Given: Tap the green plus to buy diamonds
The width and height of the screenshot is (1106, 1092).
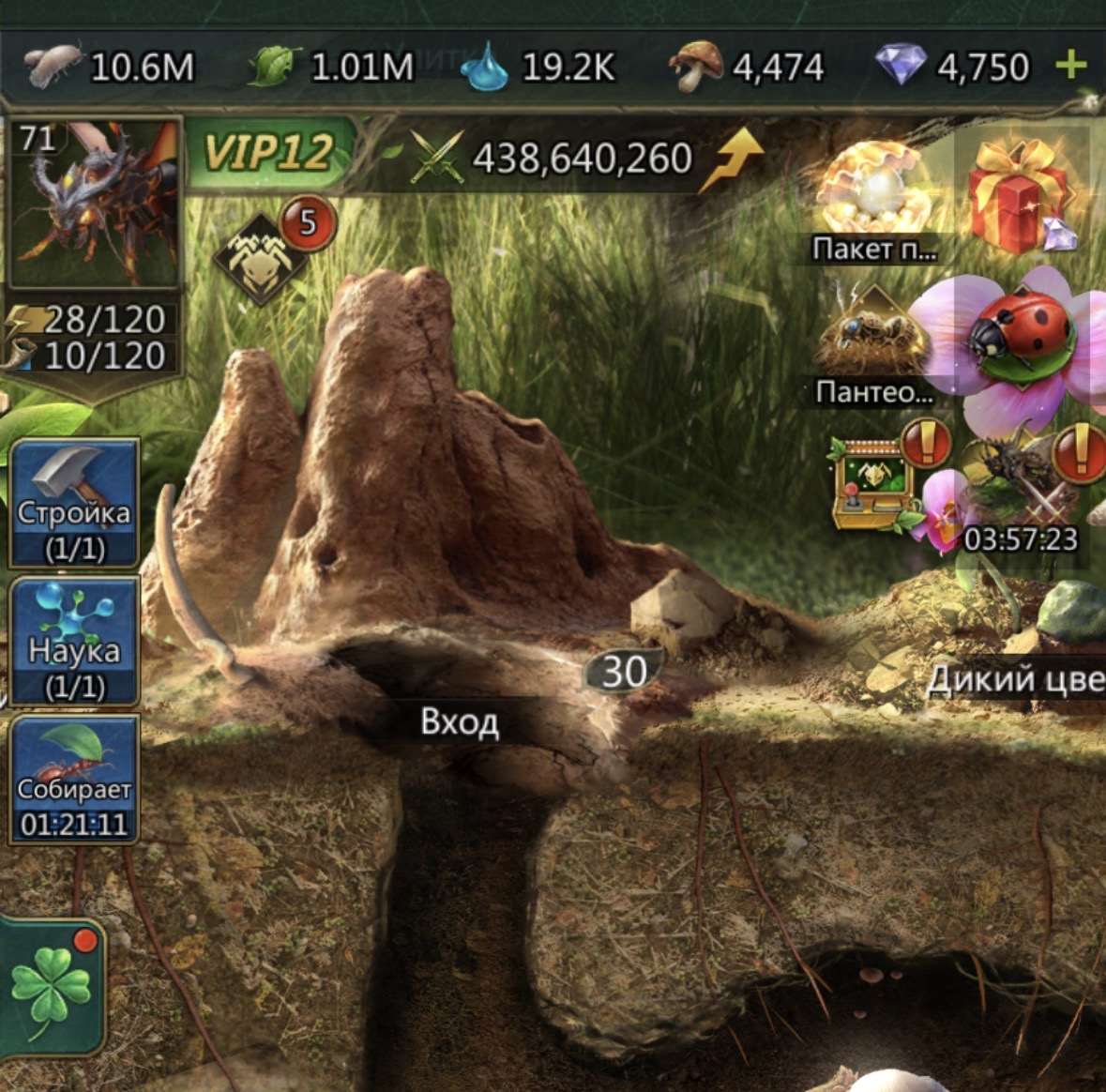Looking at the screenshot, I should point(1070,66).
